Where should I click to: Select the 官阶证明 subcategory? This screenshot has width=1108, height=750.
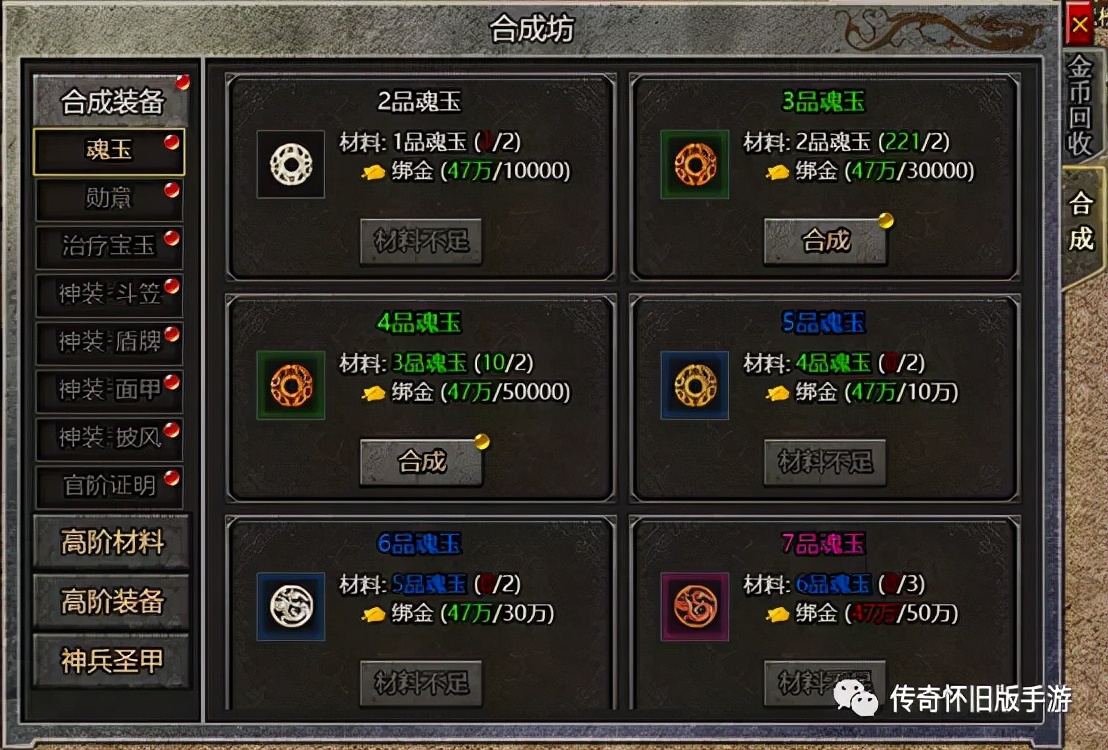[109, 486]
